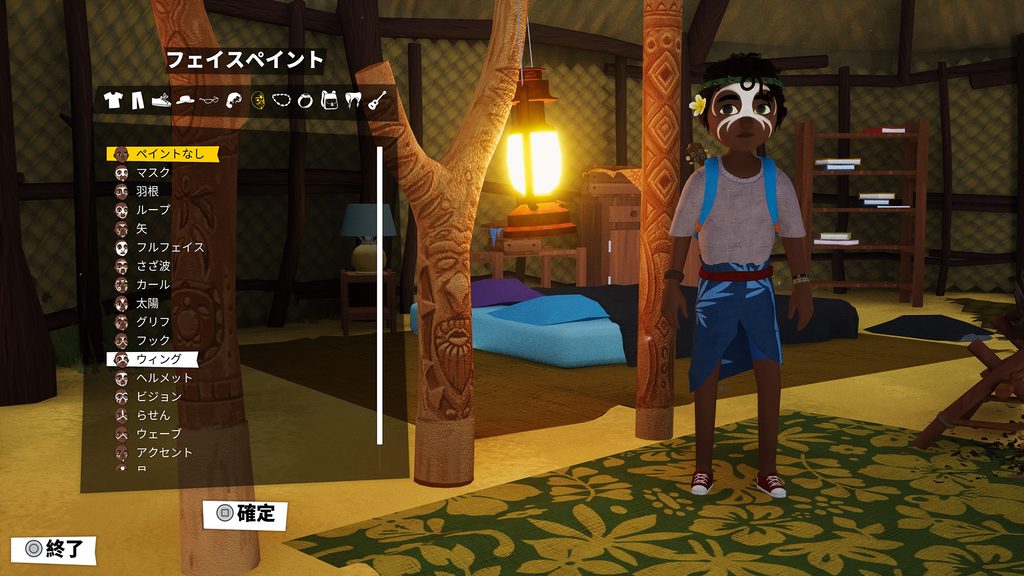Viewport: 1024px width, 576px height.
Task: Apply the アクセント face paint
Action: (x=163, y=452)
